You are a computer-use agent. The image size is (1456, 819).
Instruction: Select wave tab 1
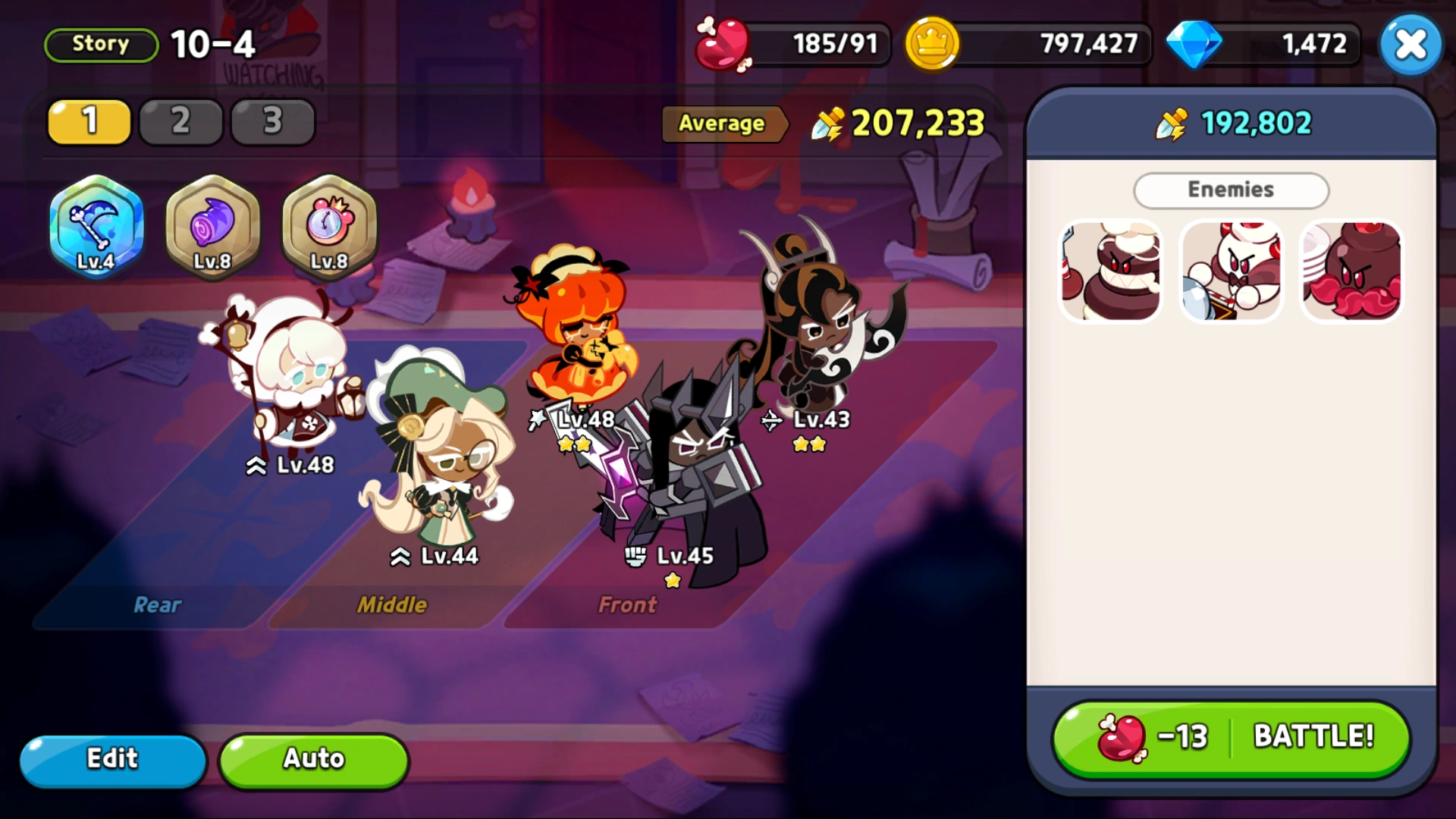click(89, 121)
